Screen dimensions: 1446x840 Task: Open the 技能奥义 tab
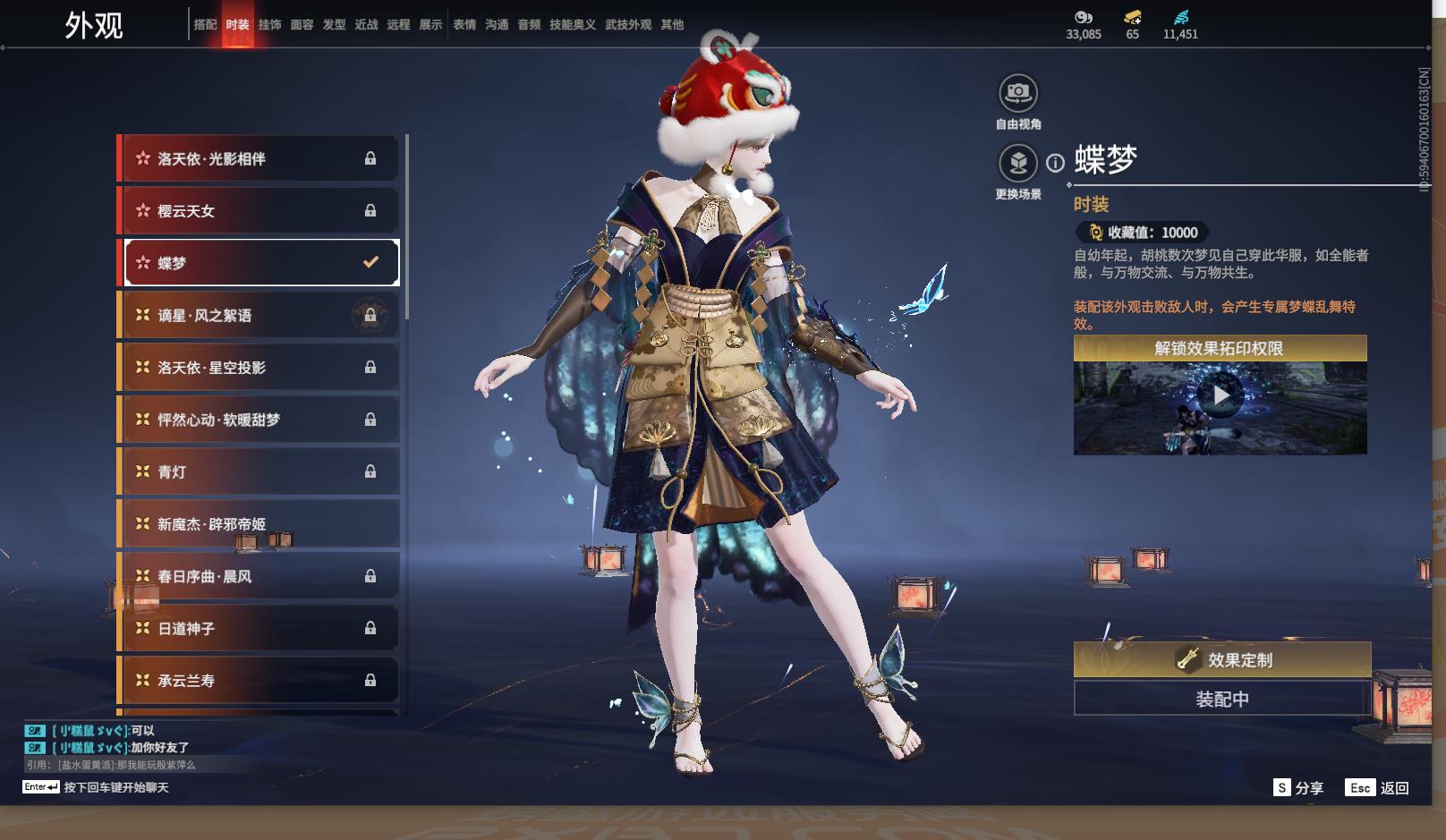coord(572,25)
